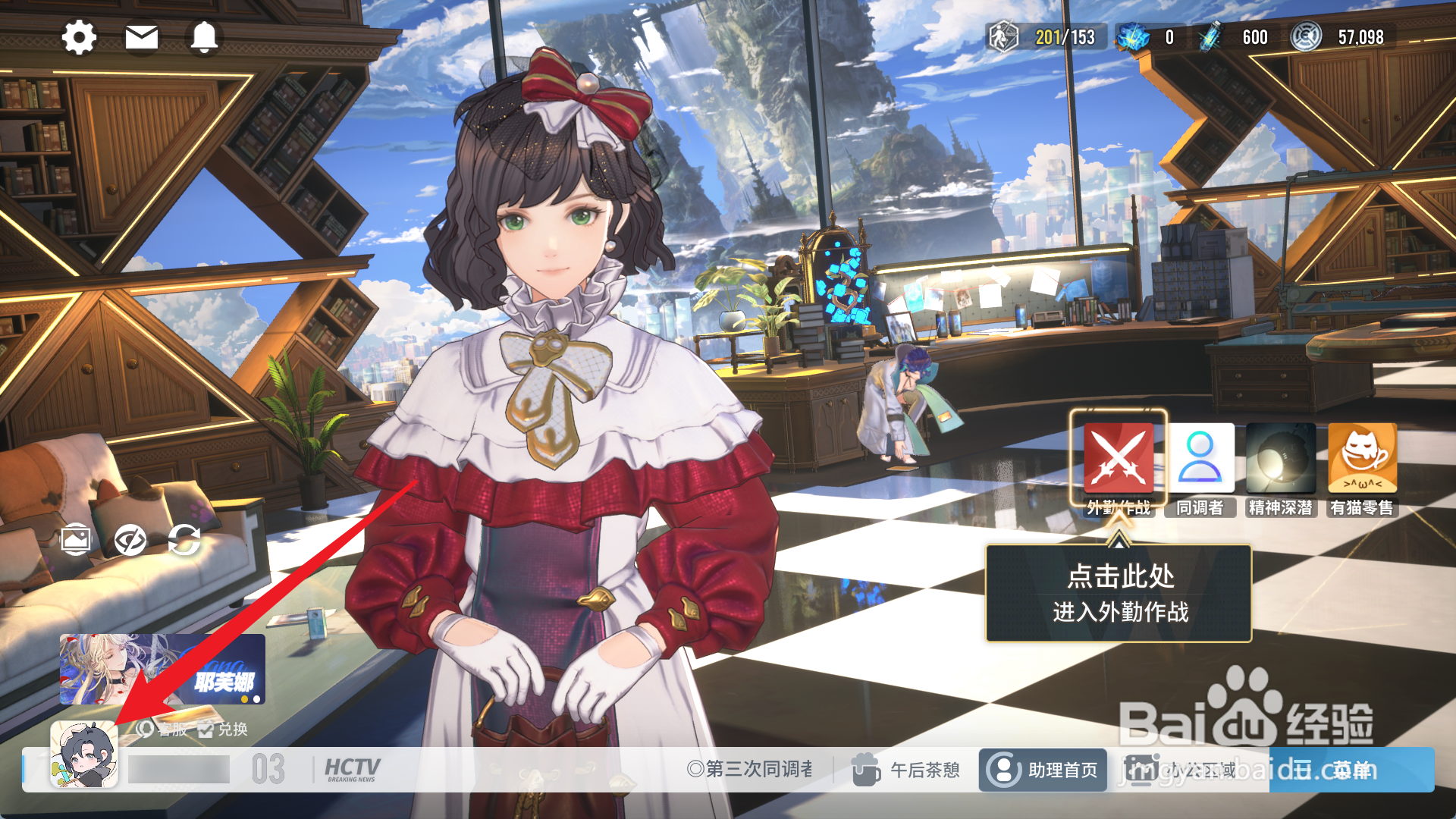The image size is (1456, 819).
Task: Click the stamina walking-figure icon
Action: (x=1003, y=37)
